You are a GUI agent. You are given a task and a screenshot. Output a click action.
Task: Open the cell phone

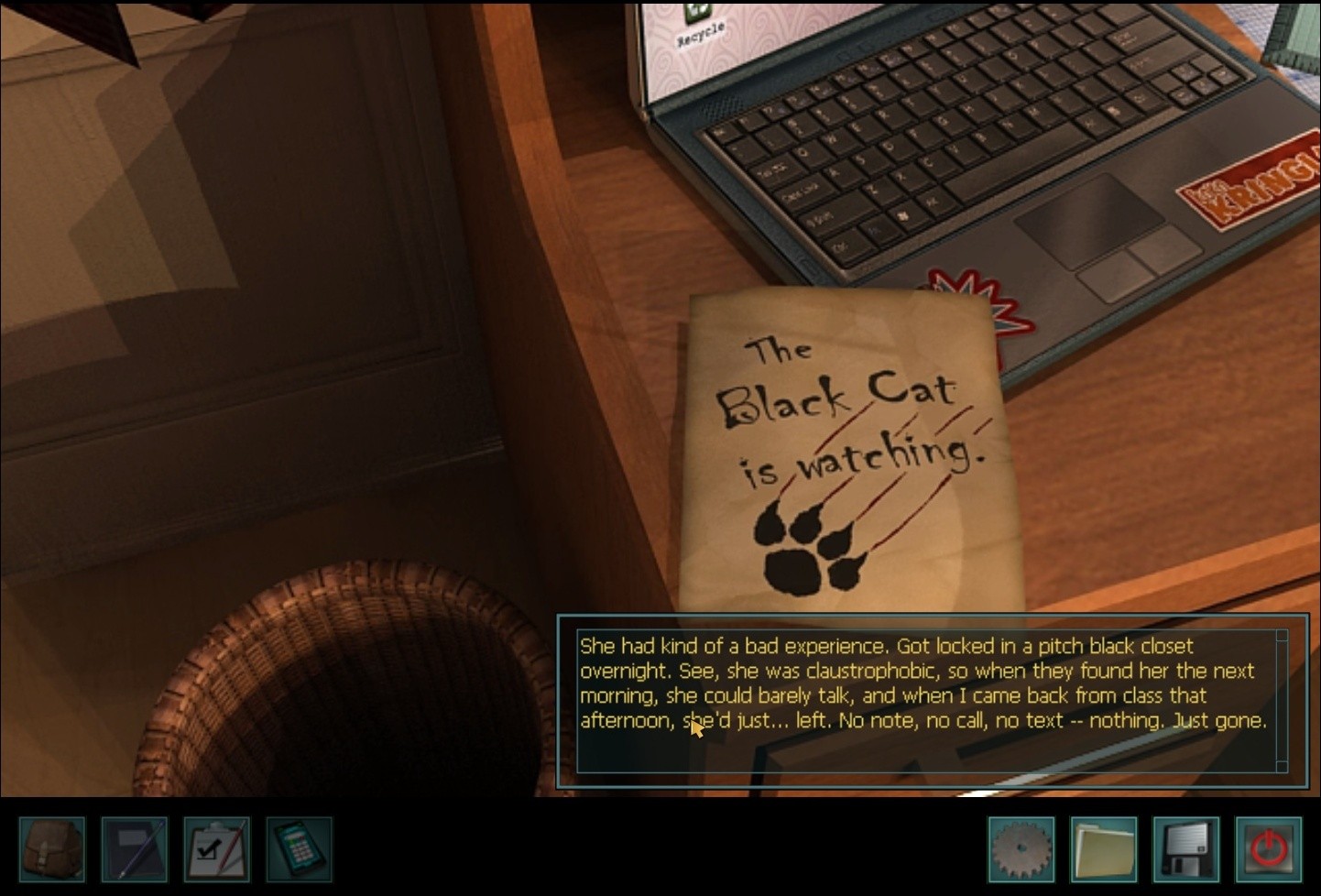(x=300, y=849)
